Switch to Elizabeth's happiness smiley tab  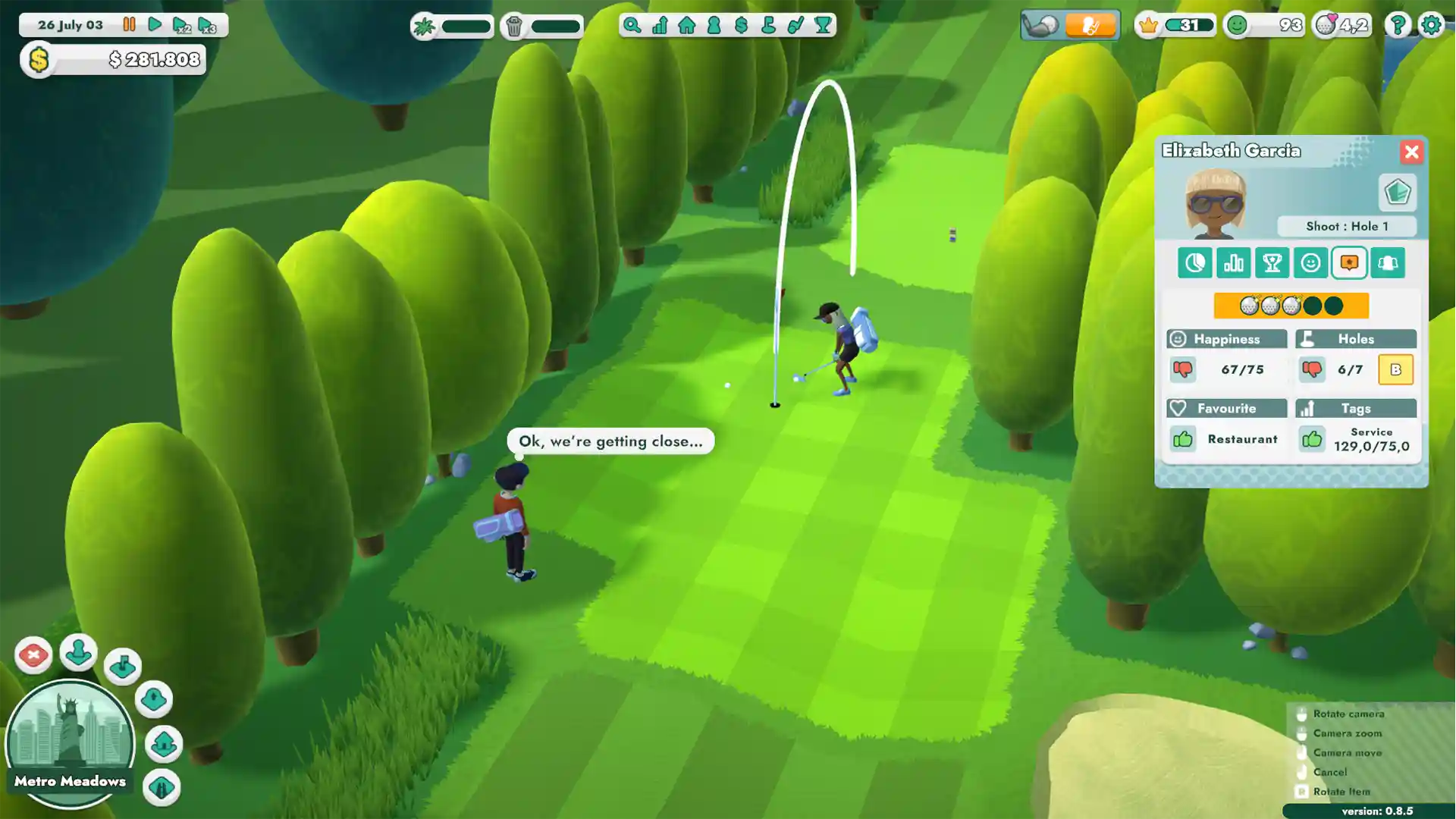[1310, 263]
